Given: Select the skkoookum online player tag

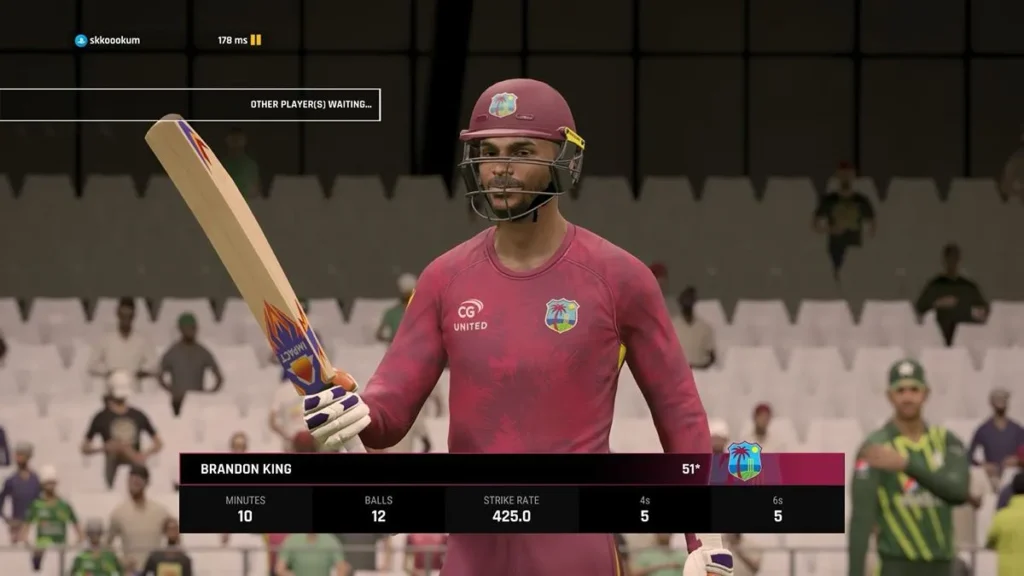Looking at the screenshot, I should (x=108, y=41).
